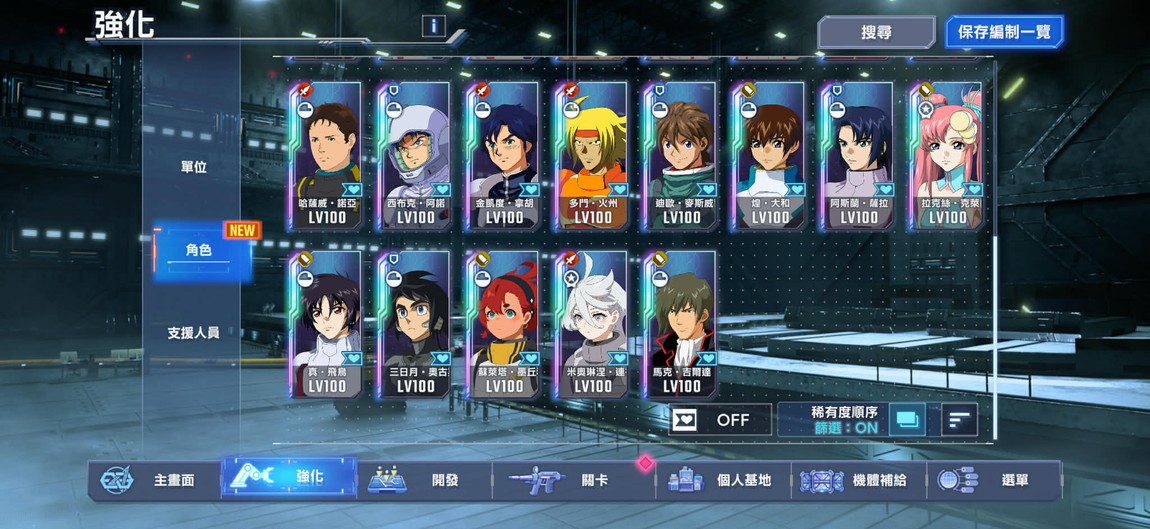Switch to the 單位 units tab
1150x529 pixels.
(193, 167)
